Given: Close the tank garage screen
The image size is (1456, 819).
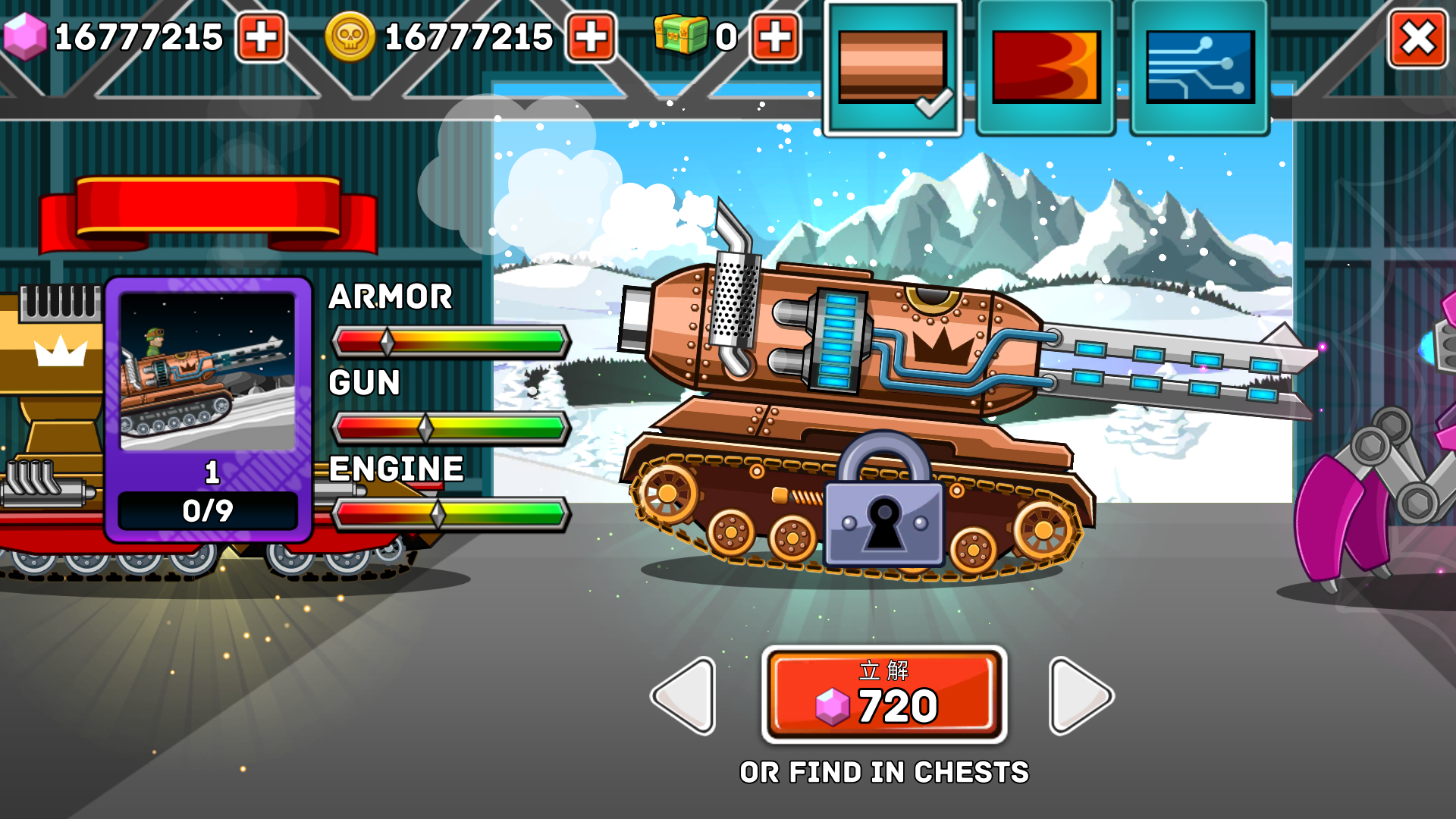Looking at the screenshot, I should point(1417,39).
